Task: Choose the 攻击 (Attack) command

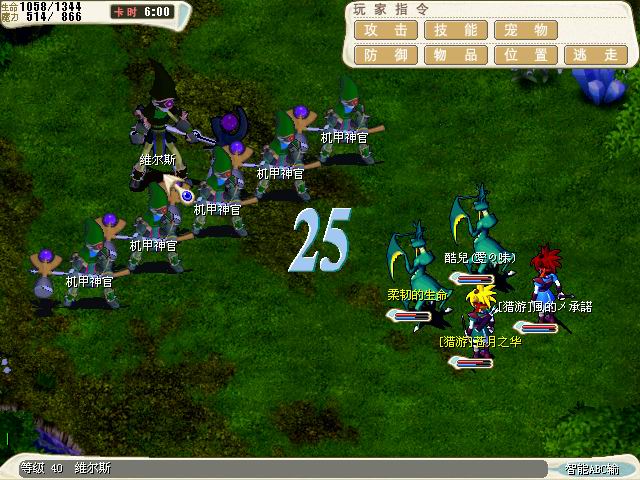Action: pos(386,30)
